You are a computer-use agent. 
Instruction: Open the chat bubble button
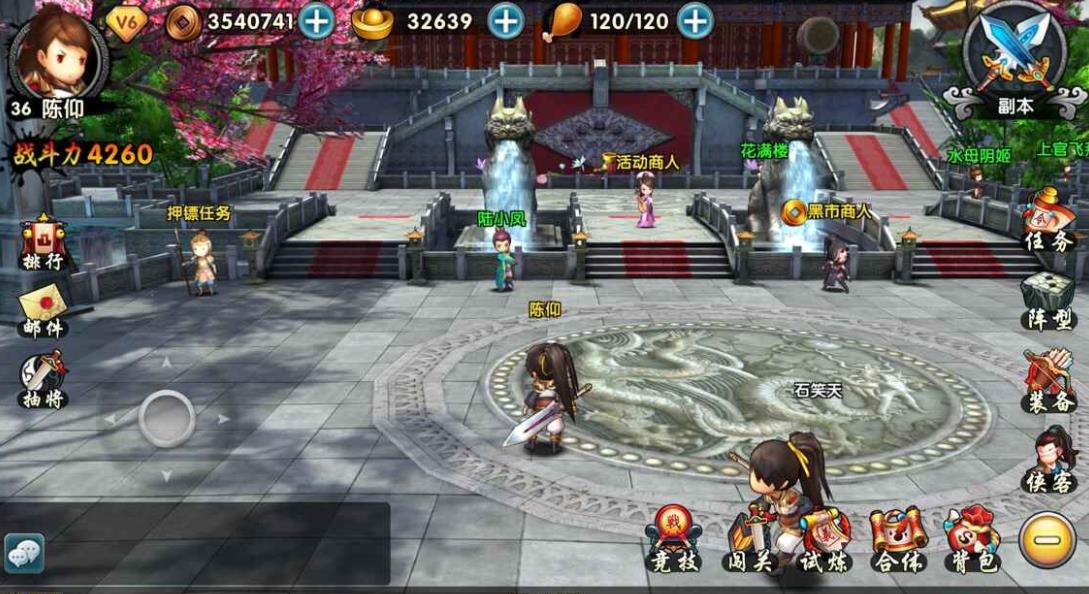24,553
